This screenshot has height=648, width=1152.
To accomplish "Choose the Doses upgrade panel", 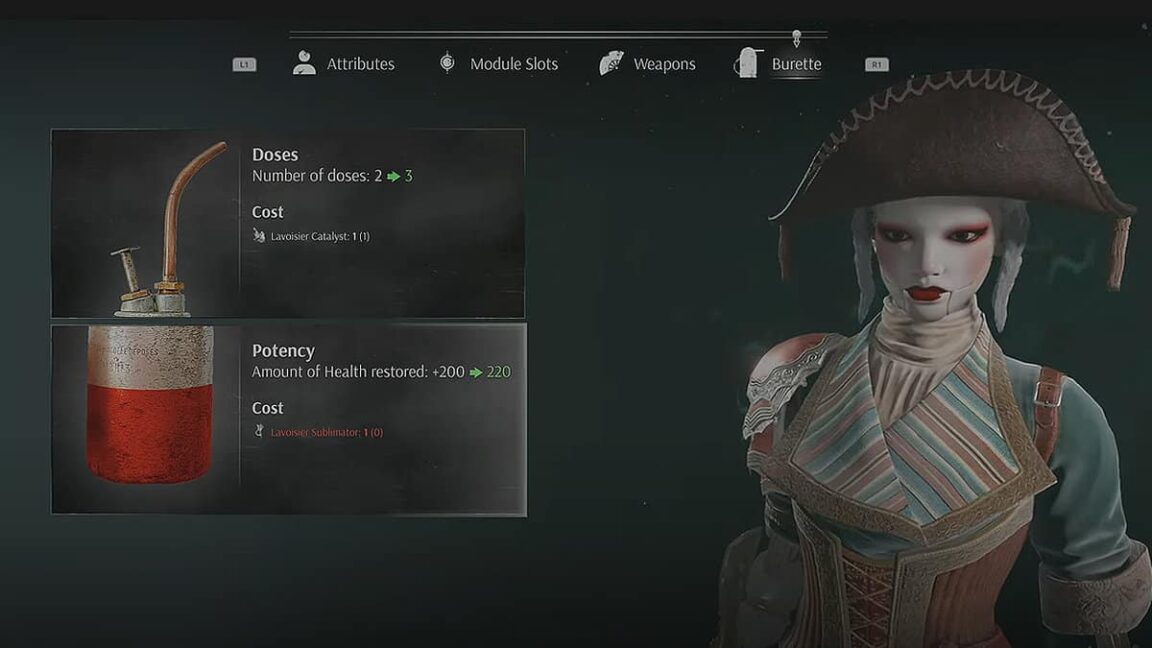I will click(x=288, y=223).
